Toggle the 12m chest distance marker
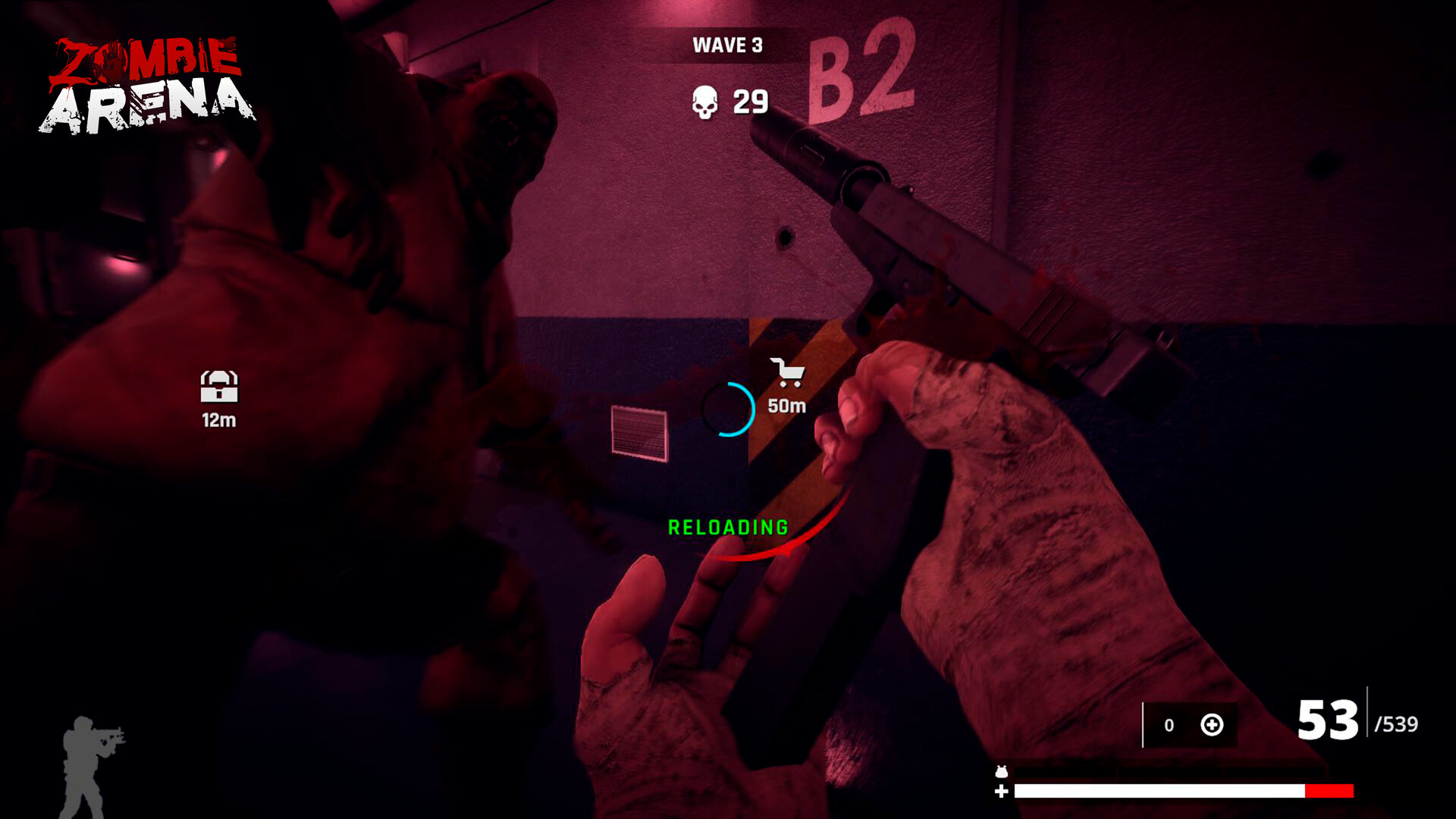Viewport: 1456px width, 819px height. (x=218, y=421)
